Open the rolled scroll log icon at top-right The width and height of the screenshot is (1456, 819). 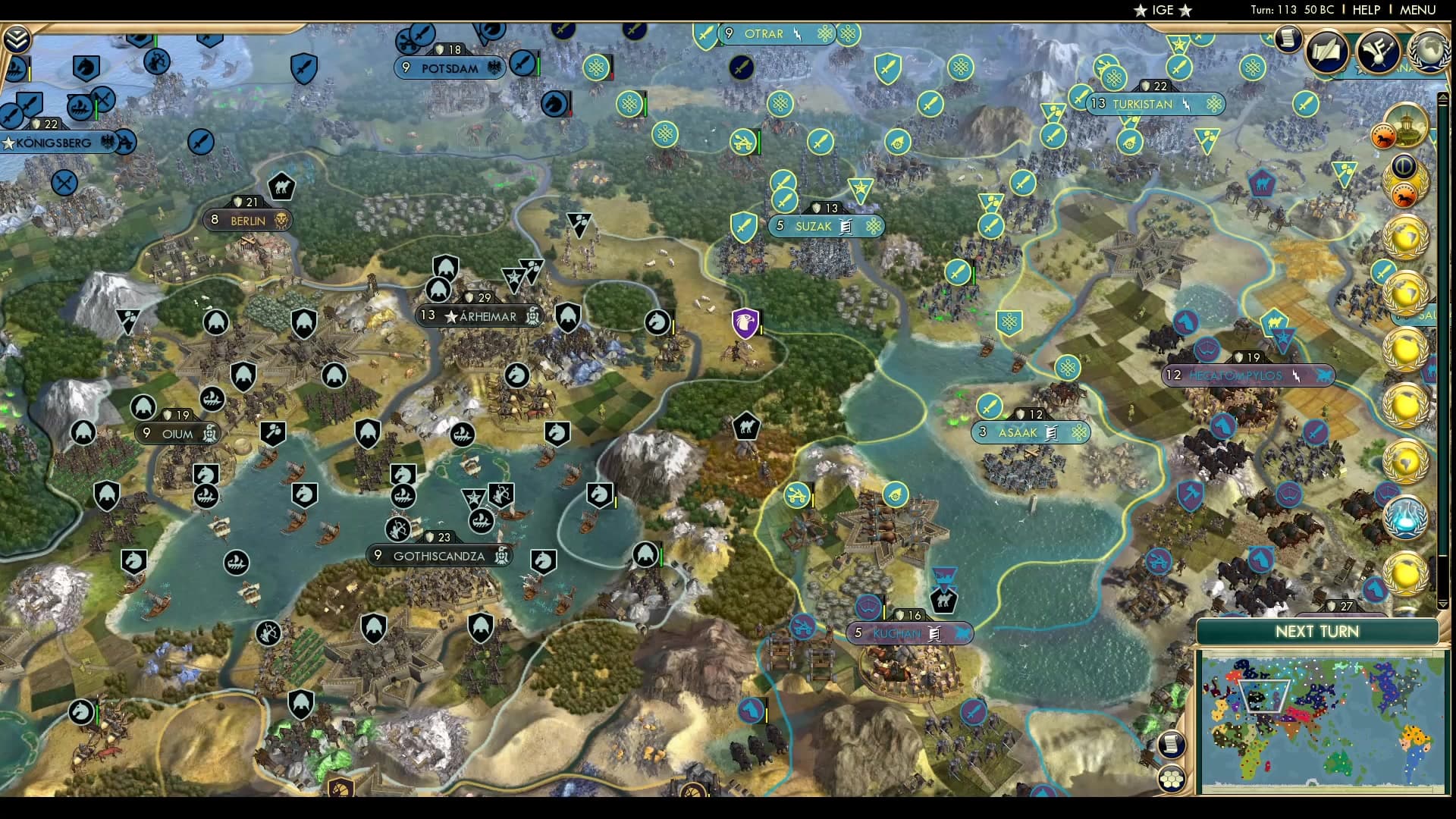pos(1288,38)
